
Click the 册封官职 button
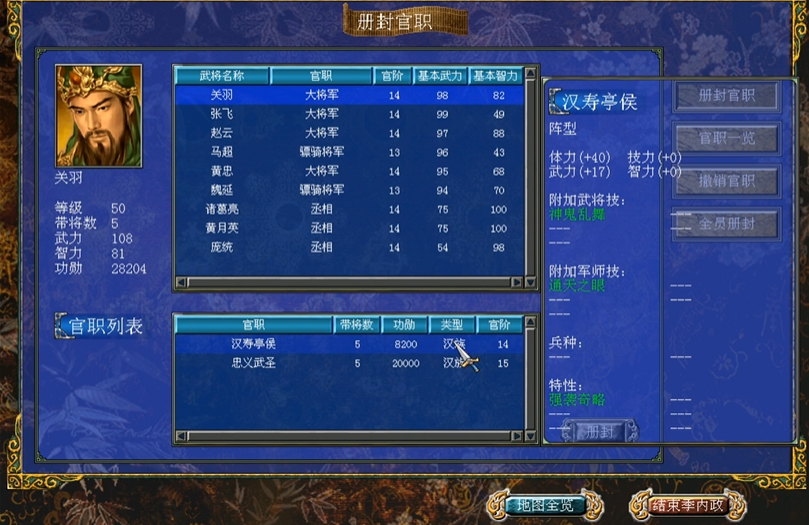click(726, 96)
